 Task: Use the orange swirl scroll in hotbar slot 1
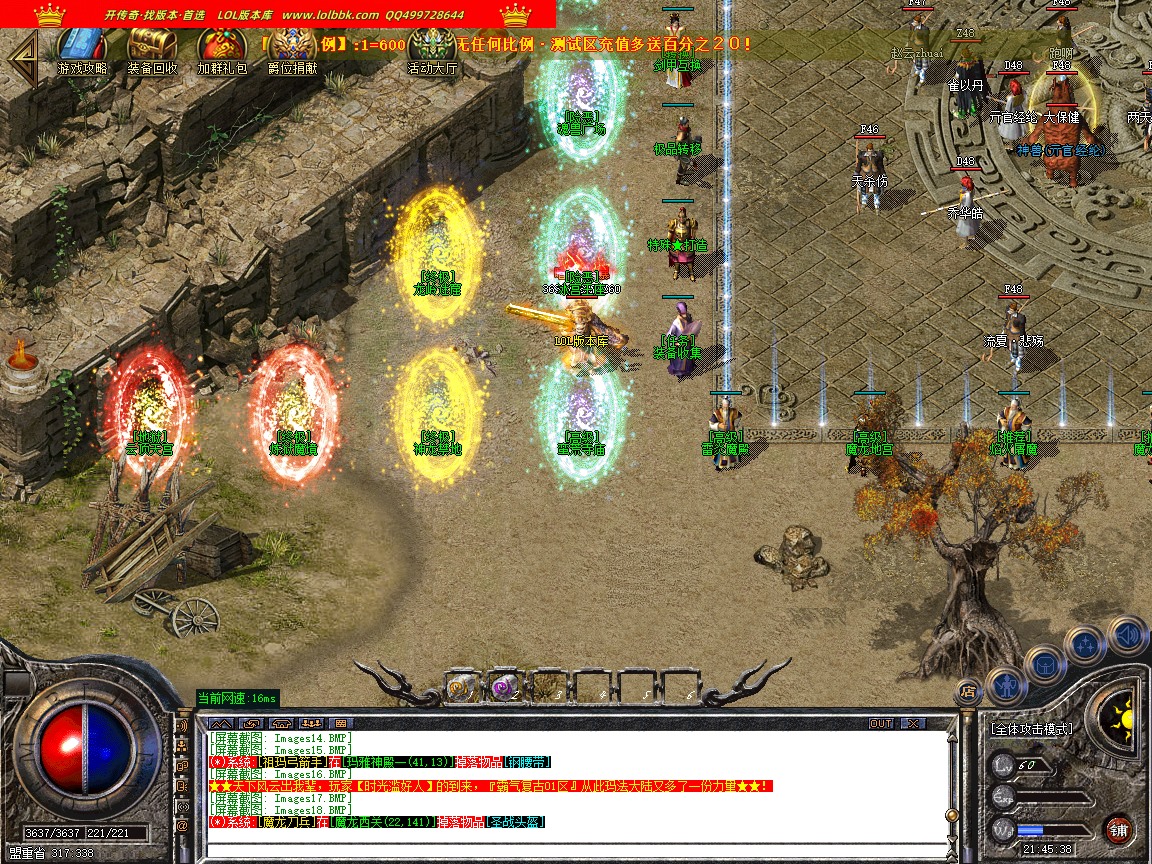click(461, 687)
